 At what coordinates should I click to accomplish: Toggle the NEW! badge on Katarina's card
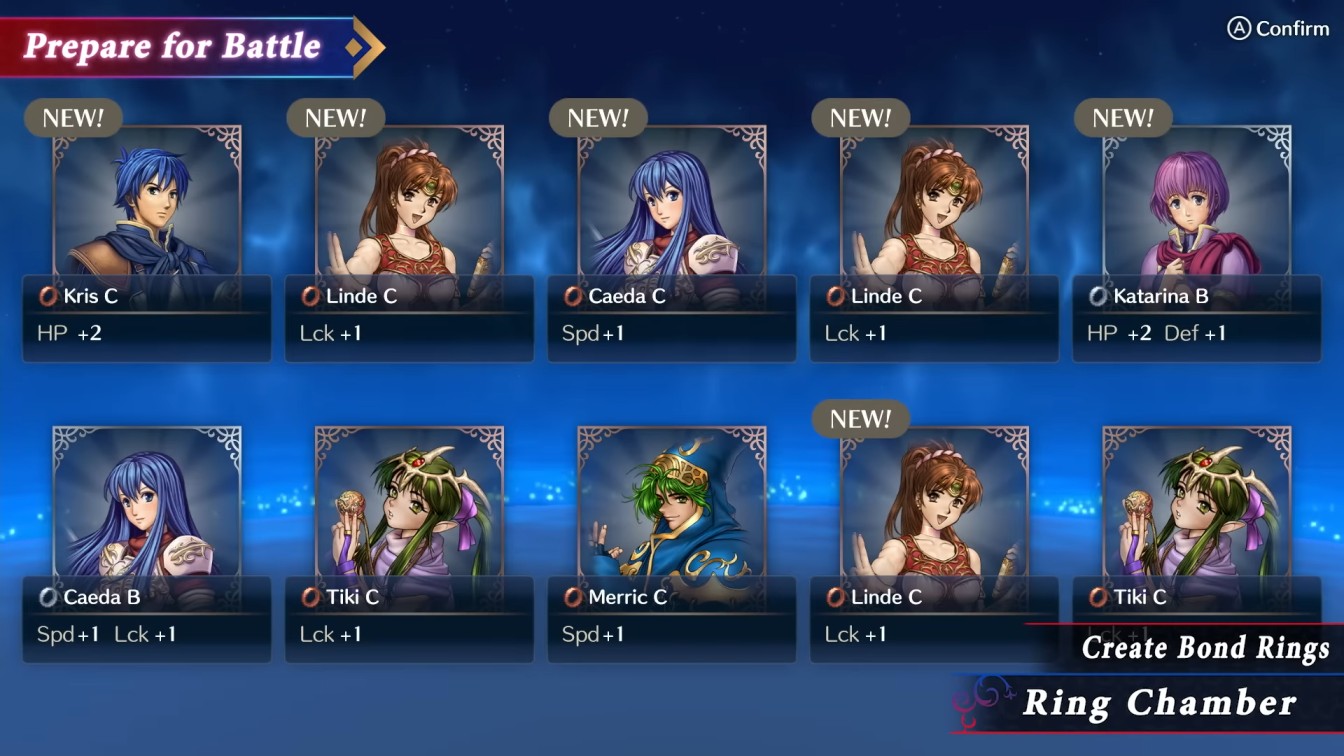[x=1124, y=118]
